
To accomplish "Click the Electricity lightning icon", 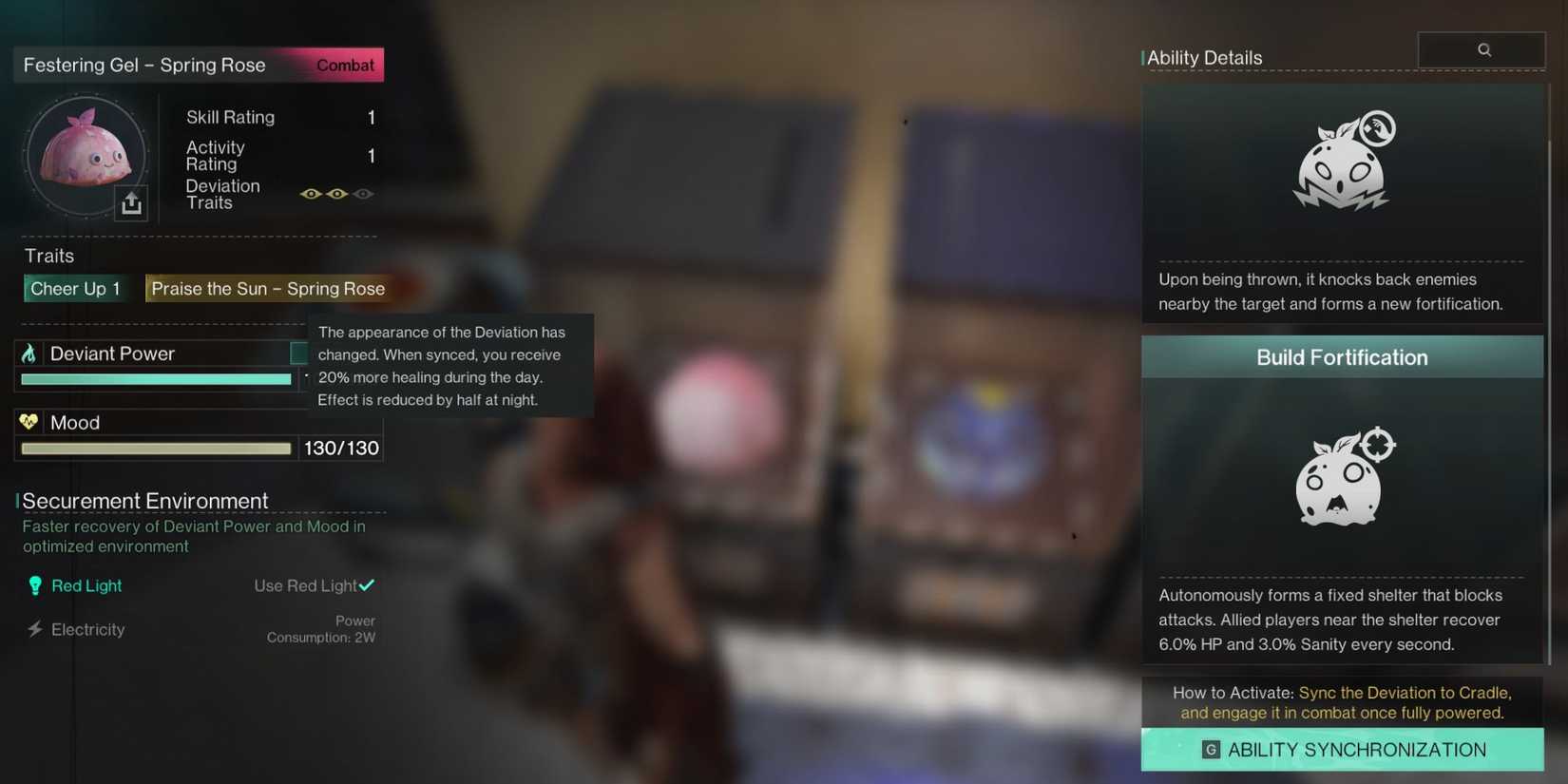I will [x=34, y=629].
